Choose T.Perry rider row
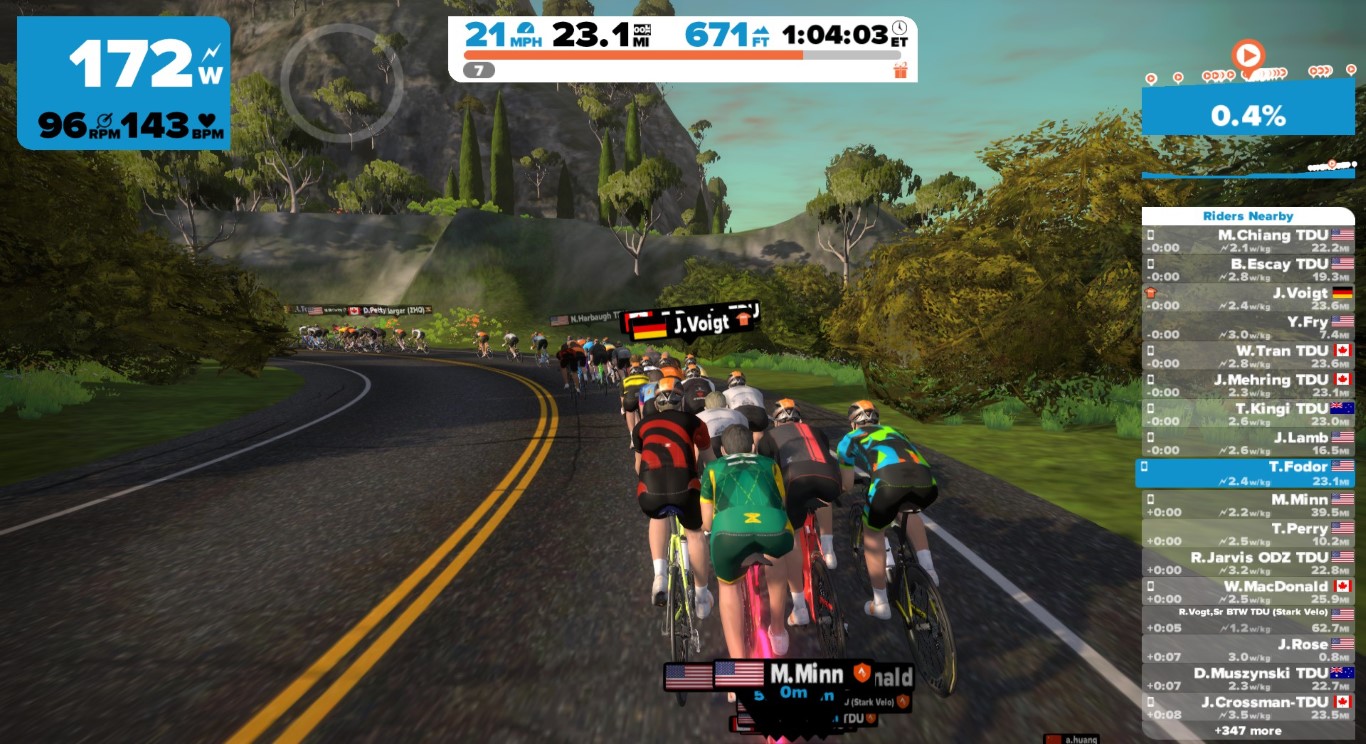 1248,534
